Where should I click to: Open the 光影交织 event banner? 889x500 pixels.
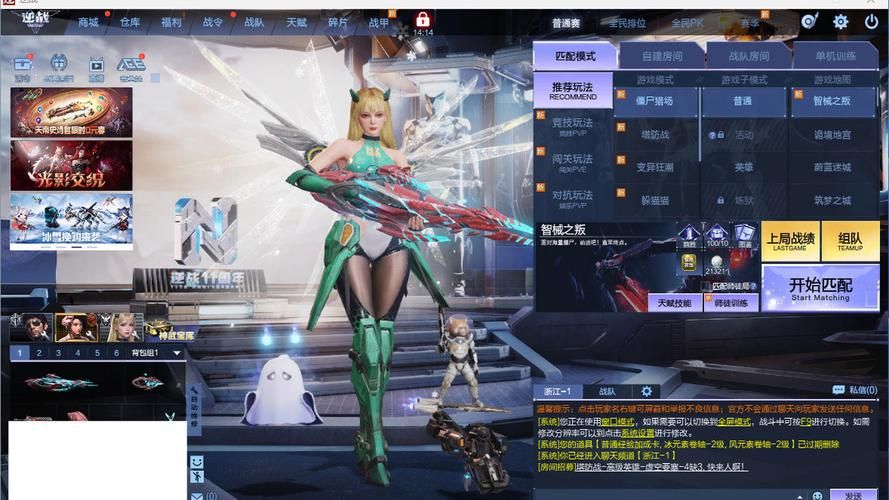[71, 164]
